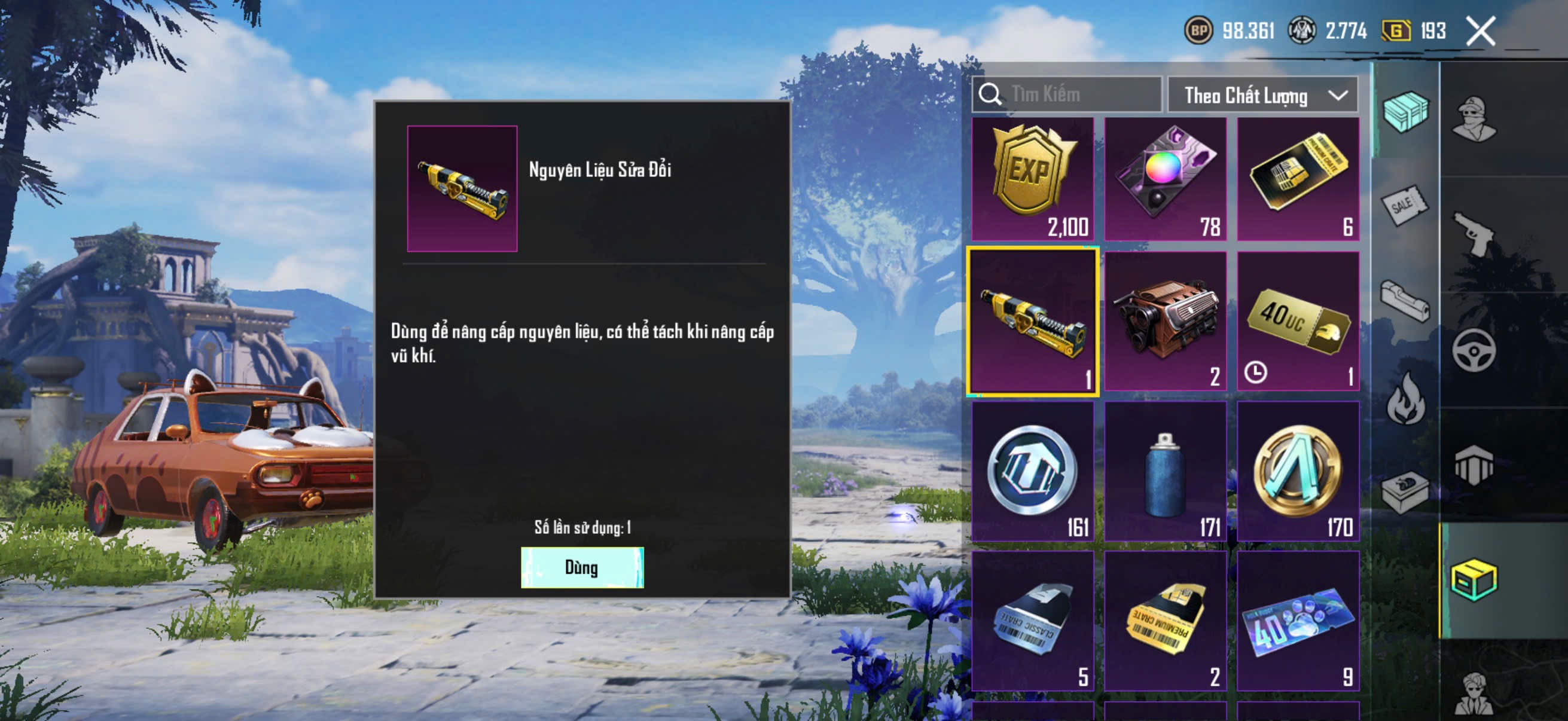Open the teal crate tab

coord(1405,111)
